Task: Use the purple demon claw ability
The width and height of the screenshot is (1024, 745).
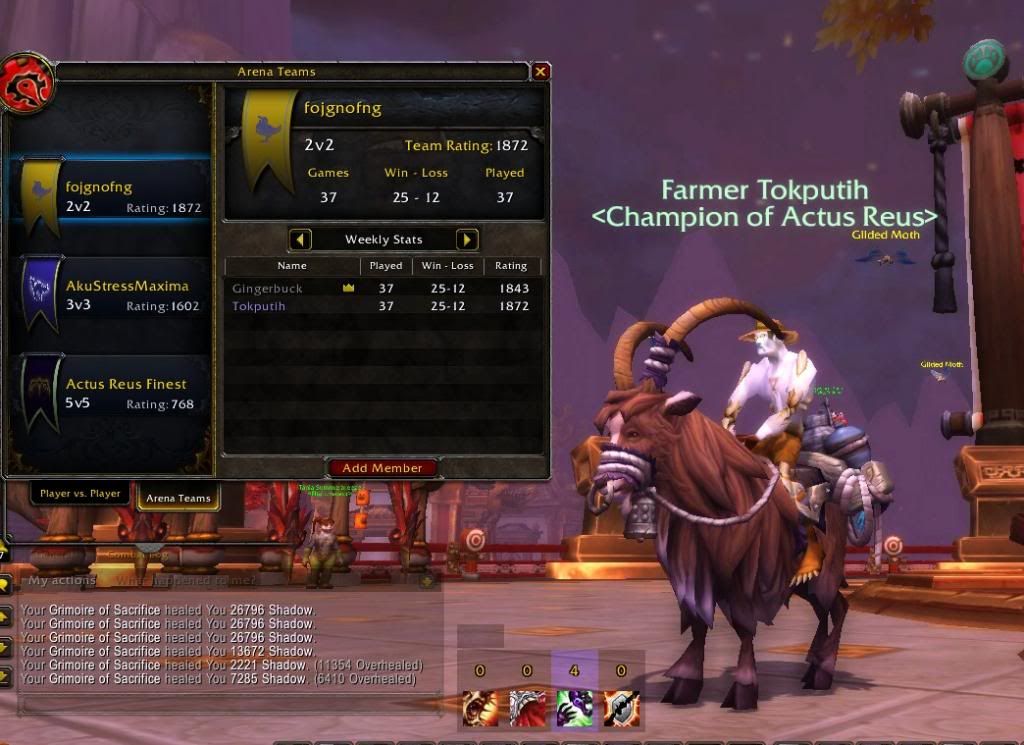Action: click(x=574, y=708)
